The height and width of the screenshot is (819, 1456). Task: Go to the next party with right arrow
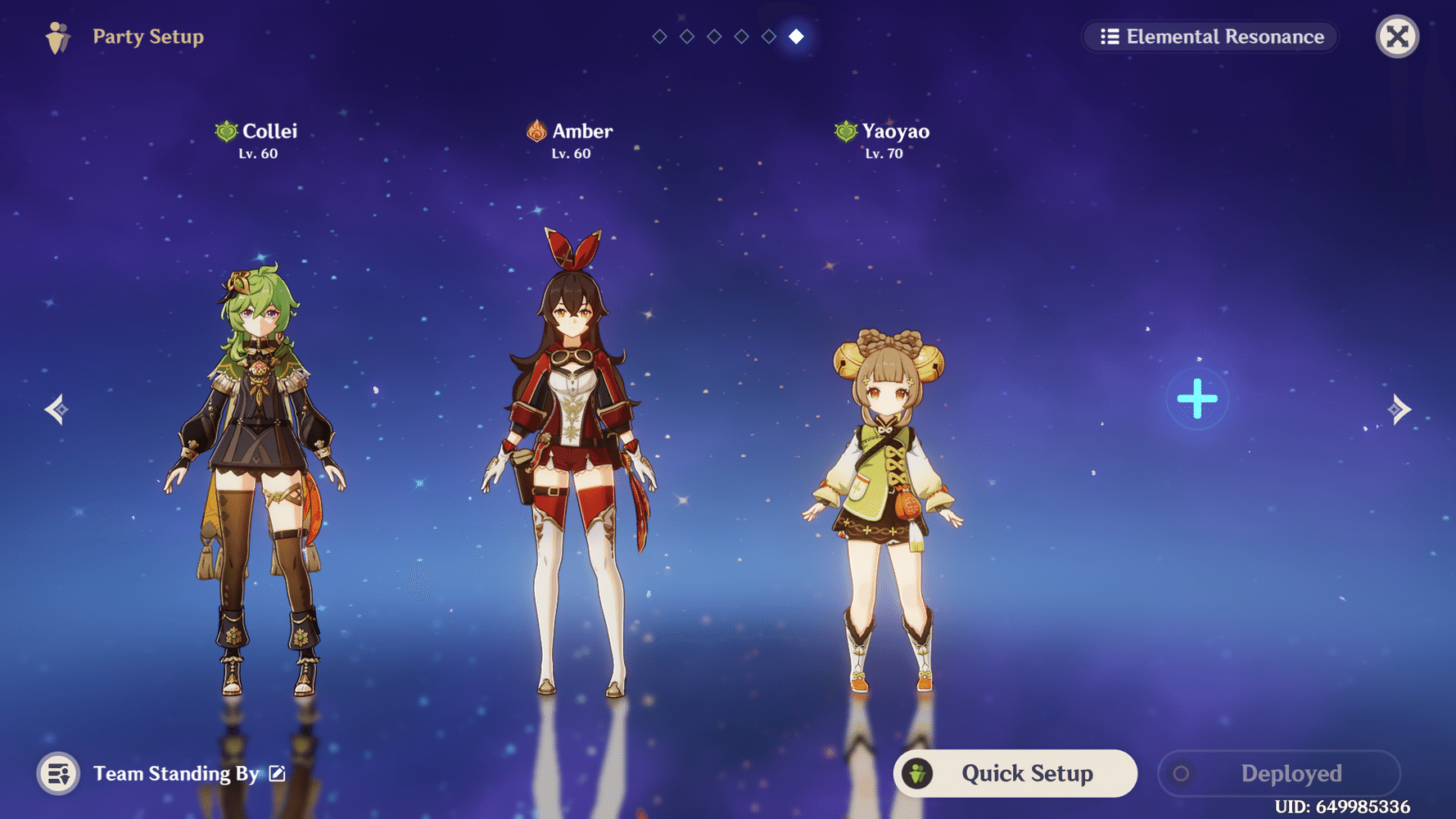1399,409
